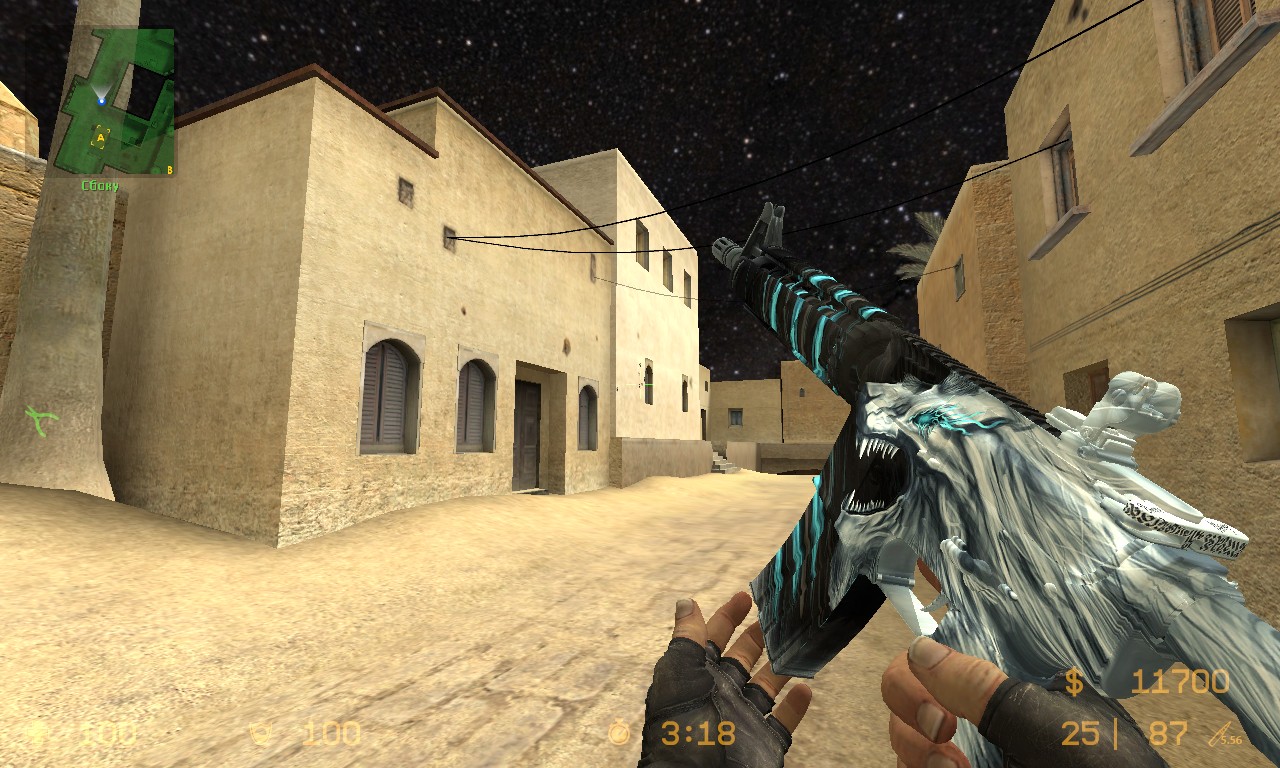Screen dimensions: 1280x768
Task: Select the bombsite B marker on radar
Action: [x=169, y=170]
